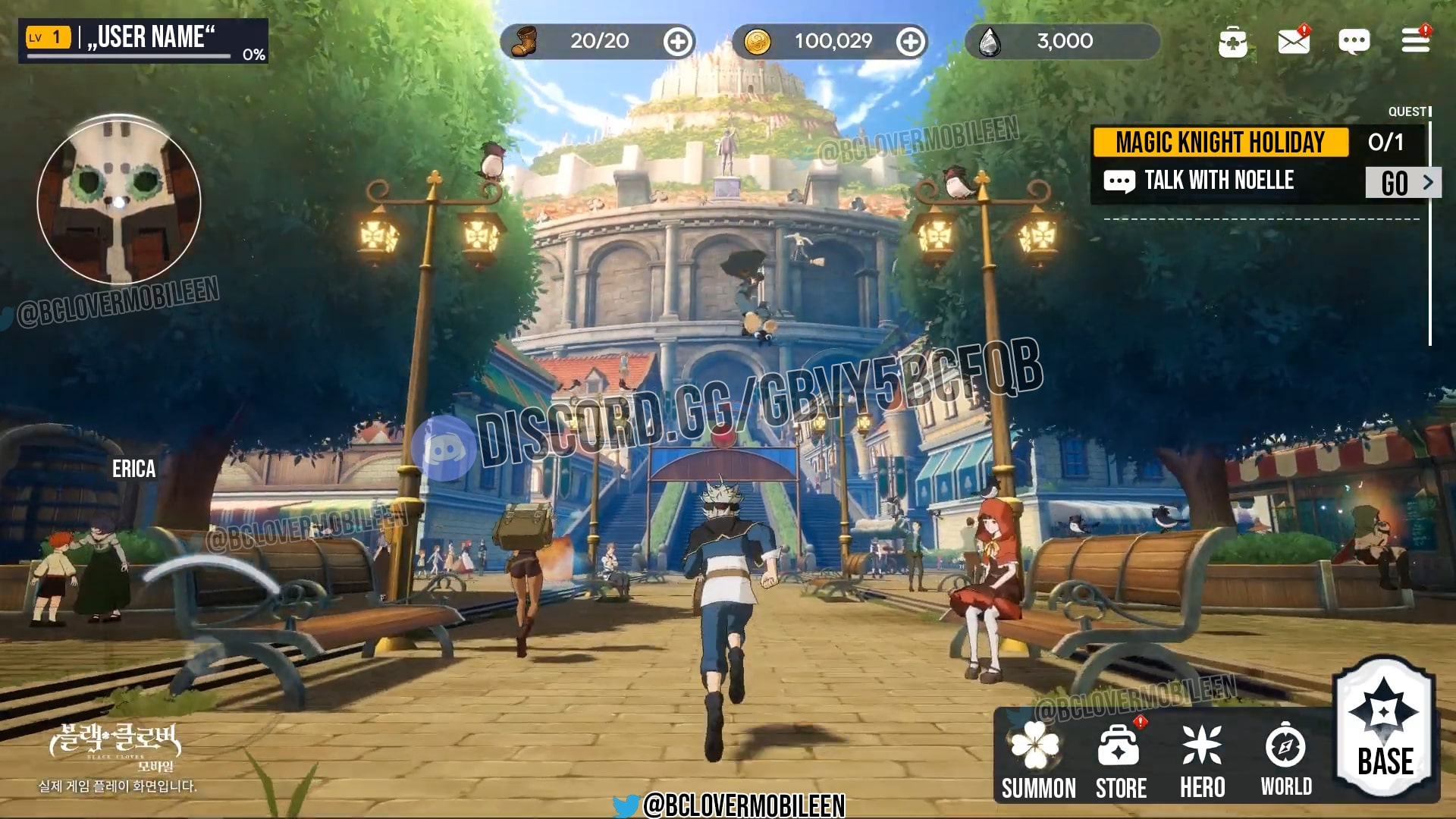Viewport: 1456px width, 819px height.
Task: Open the clover bag inventory
Action: click(x=1235, y=42)
